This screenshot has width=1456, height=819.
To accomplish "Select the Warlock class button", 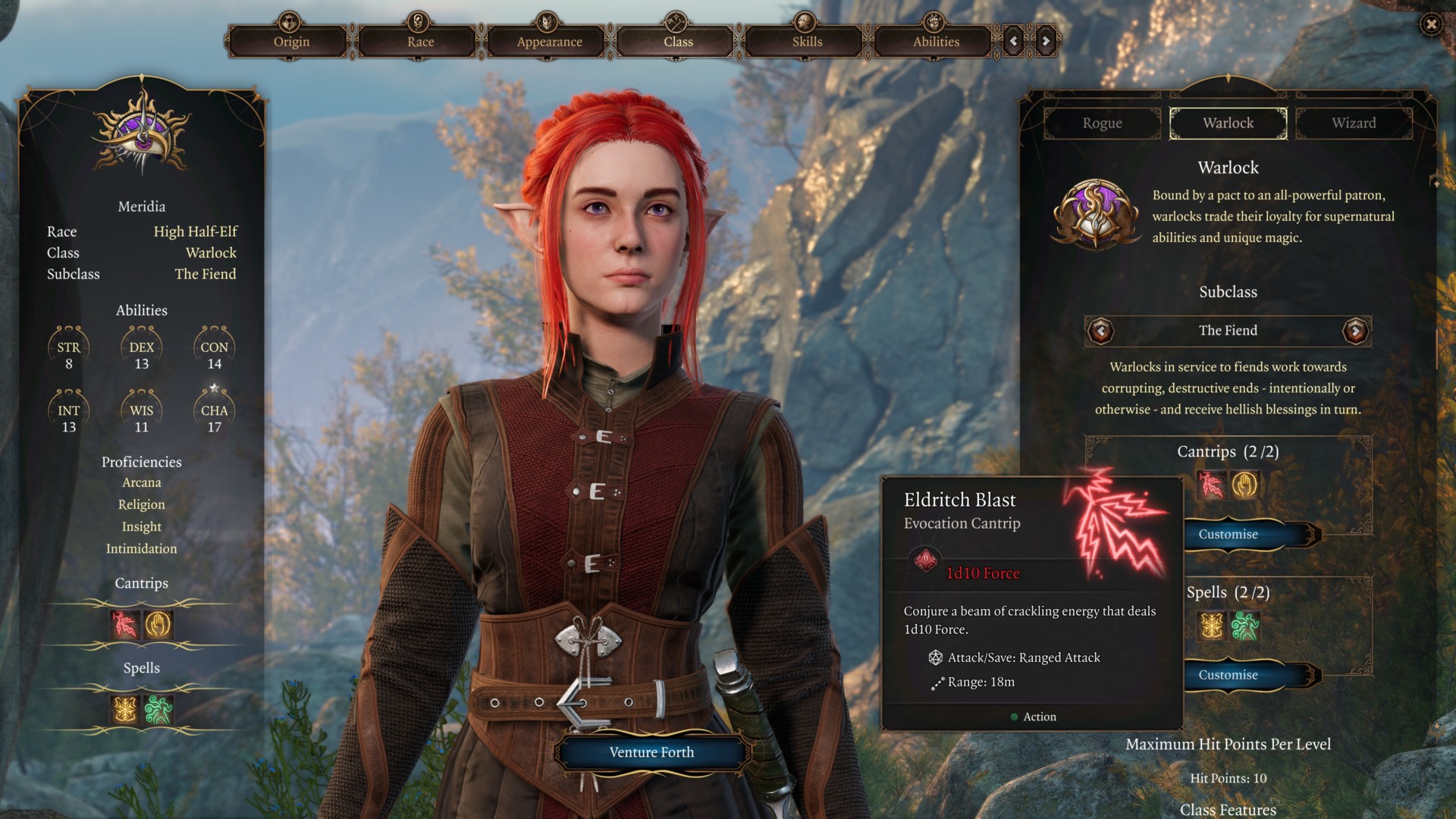I will (1228, 124).
